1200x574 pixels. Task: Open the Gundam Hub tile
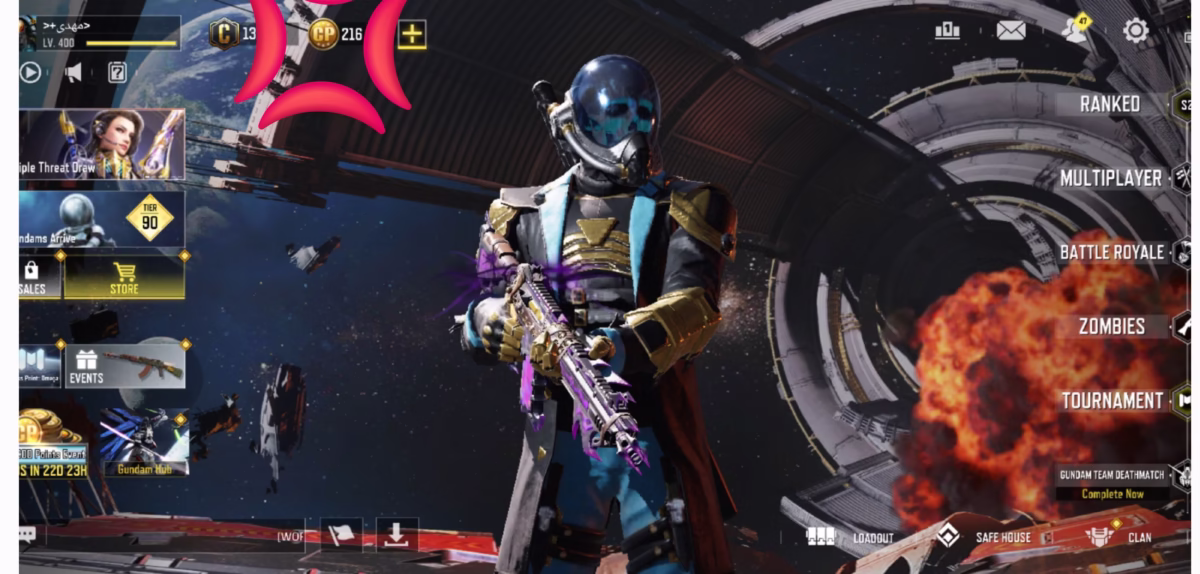tap(144, 441)
